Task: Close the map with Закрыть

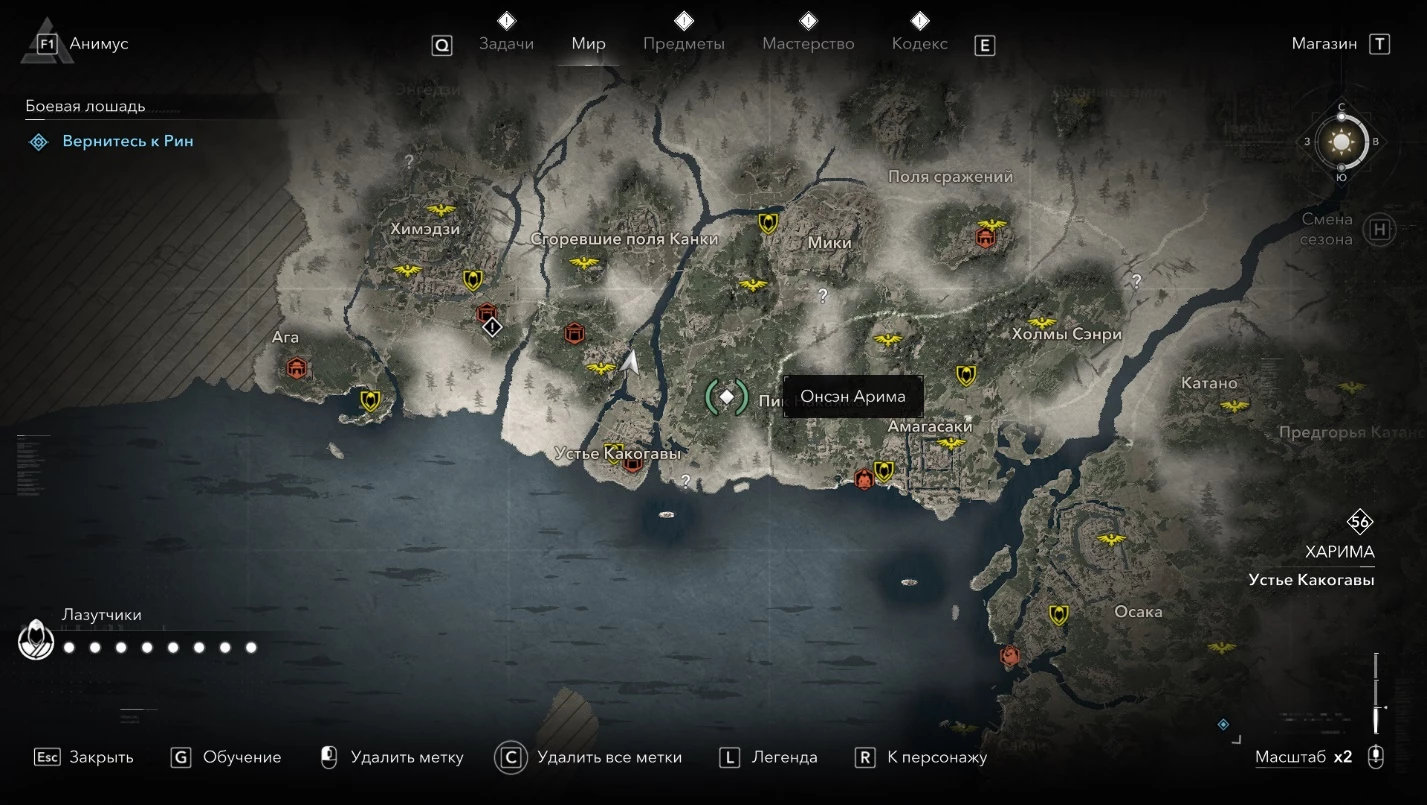Action: coord(100,757)
